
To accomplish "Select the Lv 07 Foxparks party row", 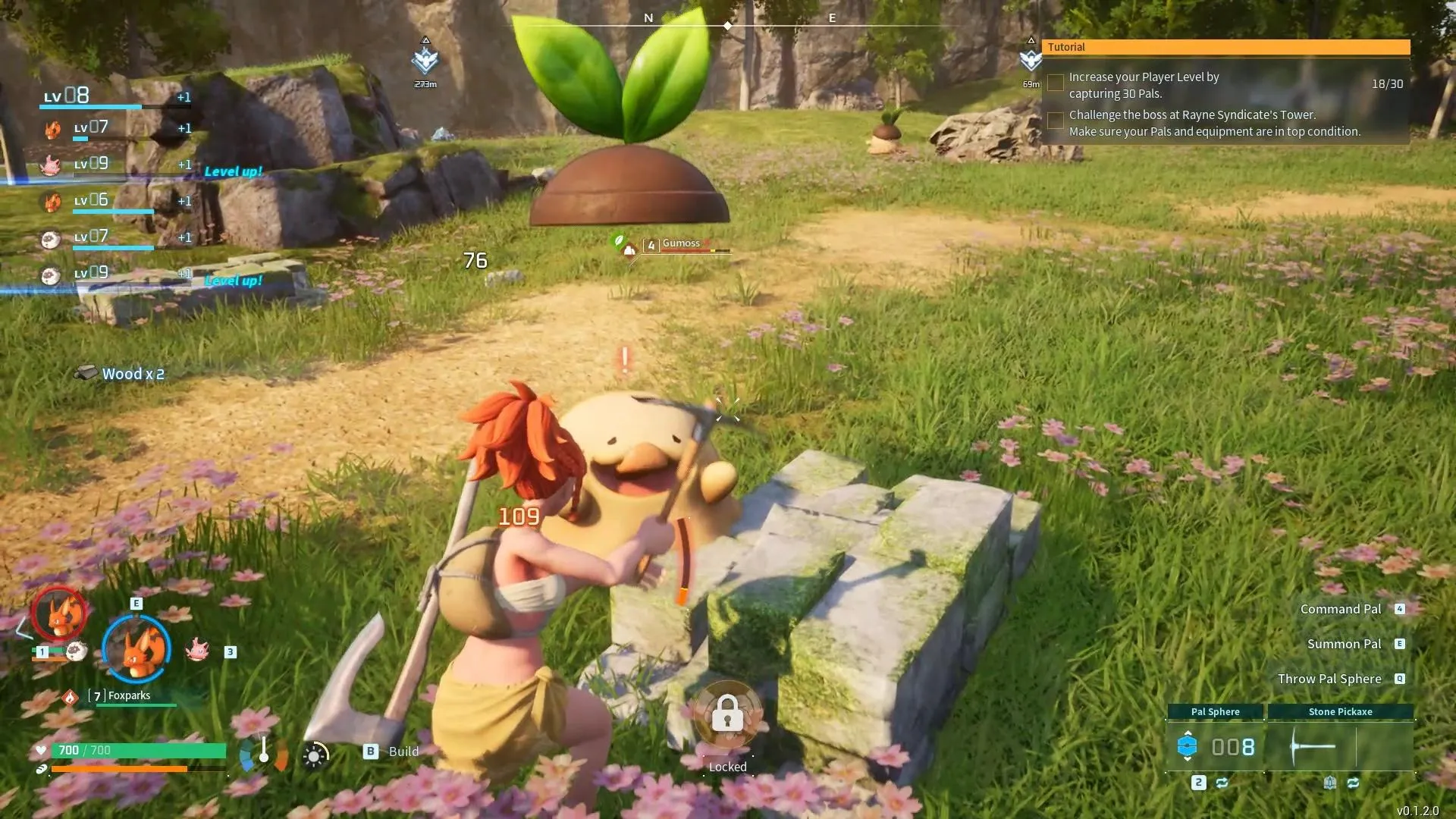I will point(114,129).
